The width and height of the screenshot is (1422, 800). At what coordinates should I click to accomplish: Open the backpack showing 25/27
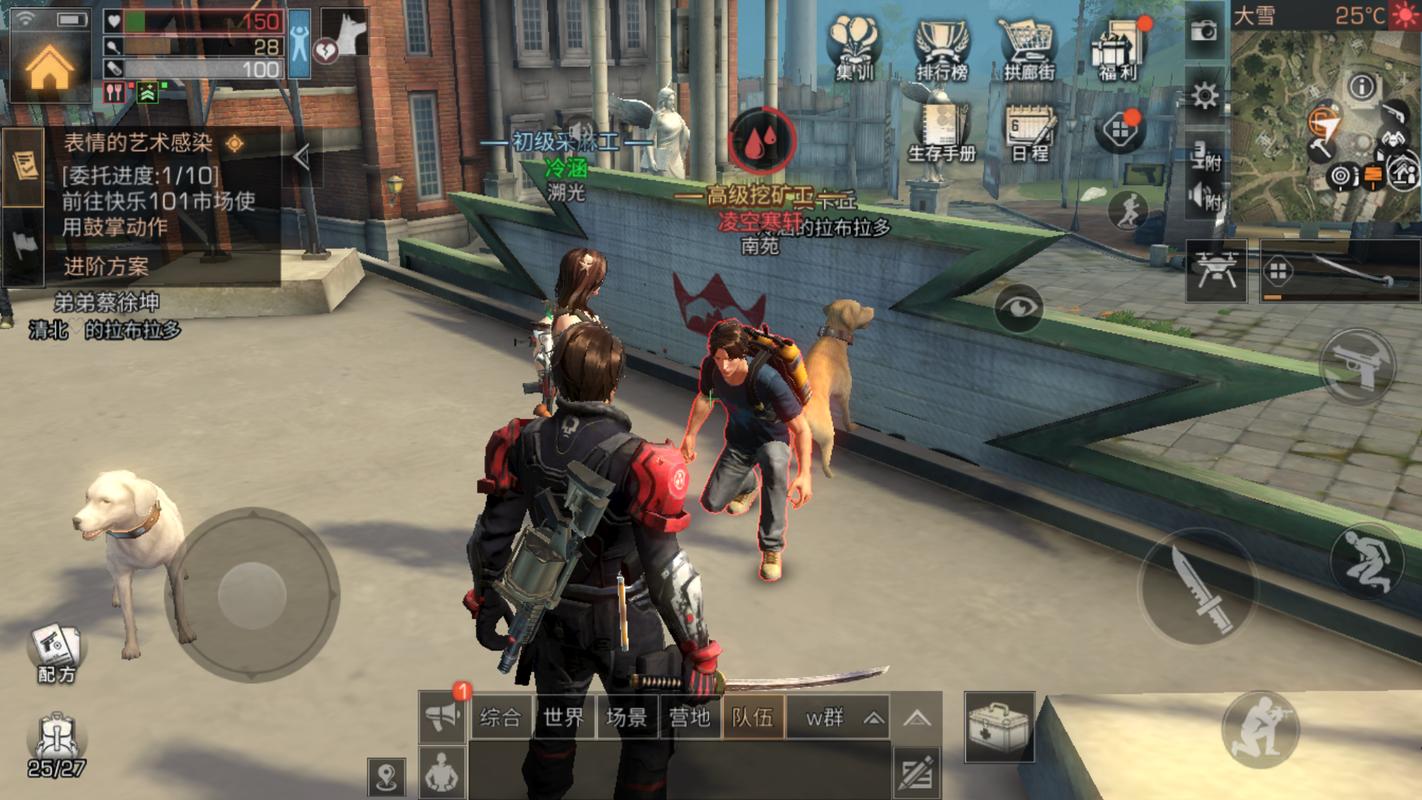click(56, 745)
